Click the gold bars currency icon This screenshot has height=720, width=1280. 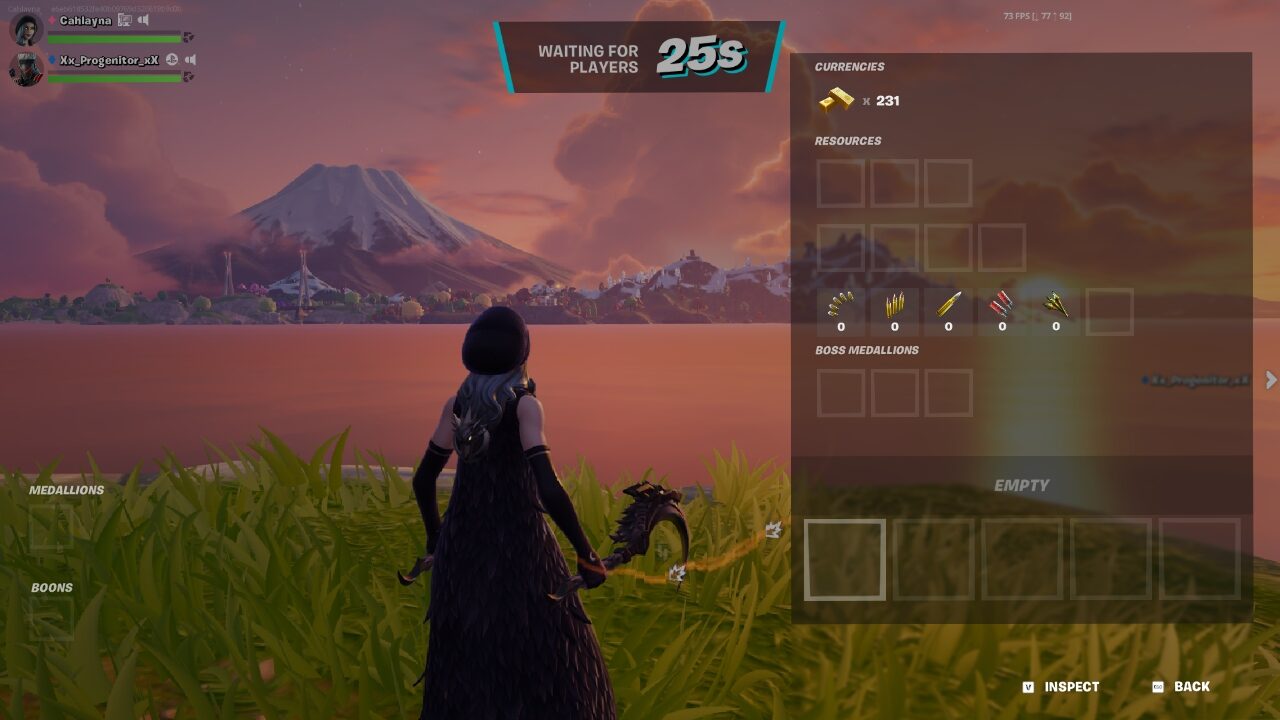point(836,100)
